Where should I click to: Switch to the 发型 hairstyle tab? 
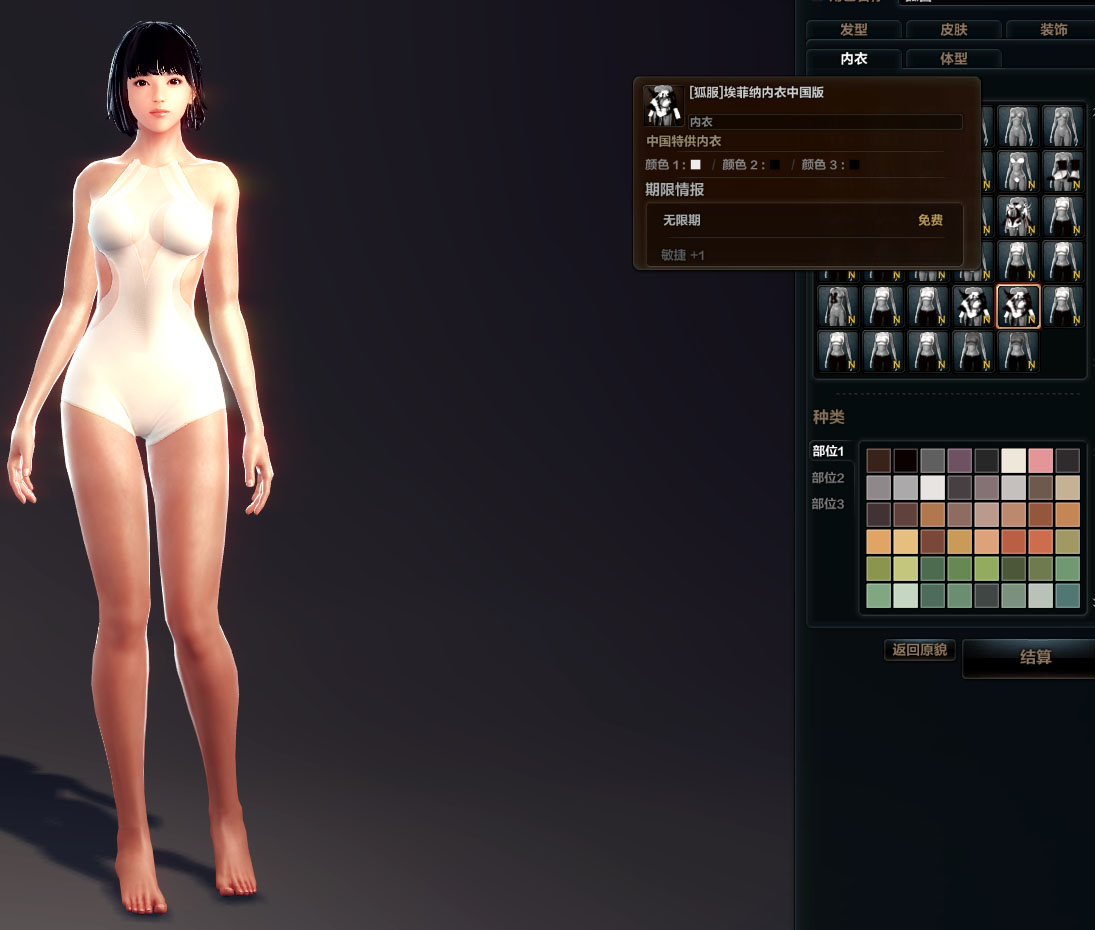(x=853, y=30)
